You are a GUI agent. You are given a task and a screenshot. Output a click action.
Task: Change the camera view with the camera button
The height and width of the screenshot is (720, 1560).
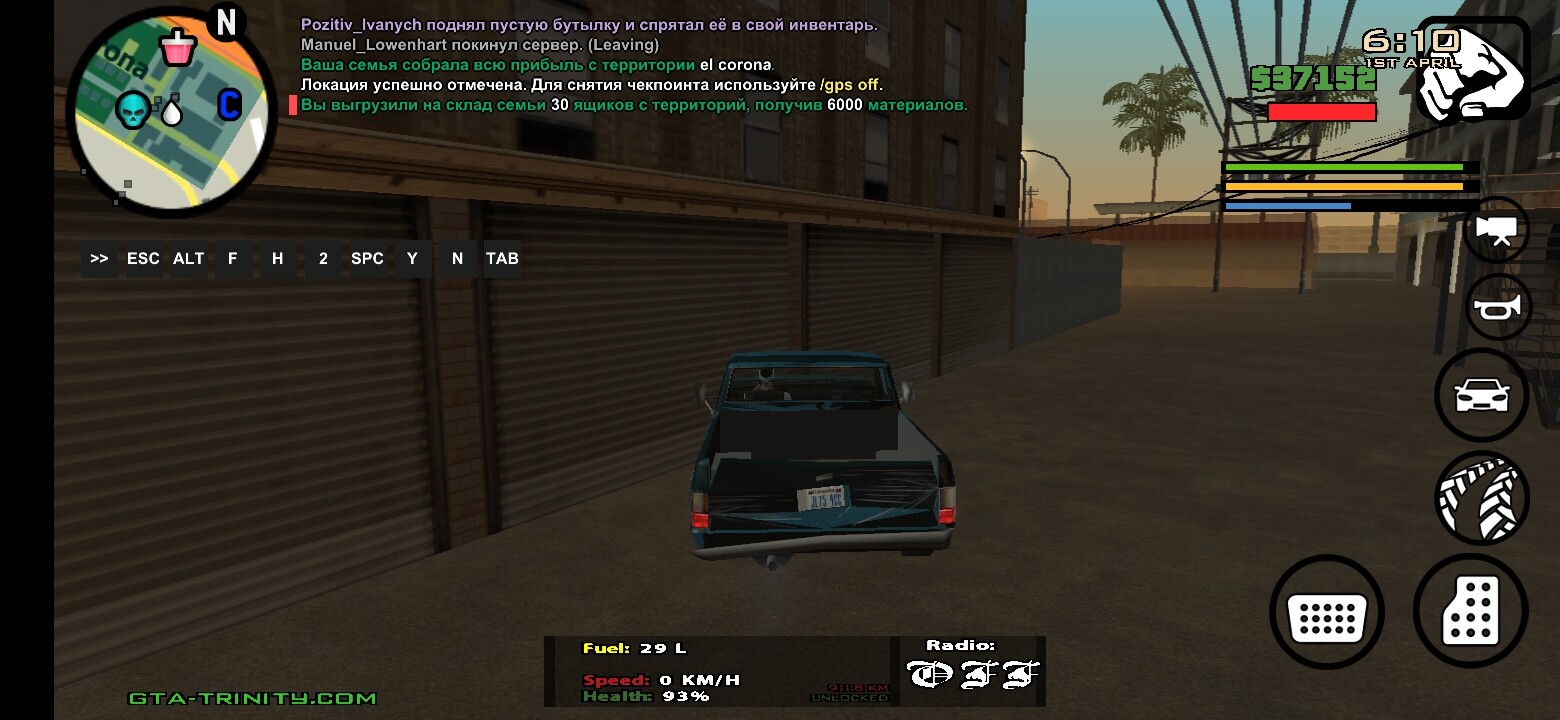tap(1497, 230)
